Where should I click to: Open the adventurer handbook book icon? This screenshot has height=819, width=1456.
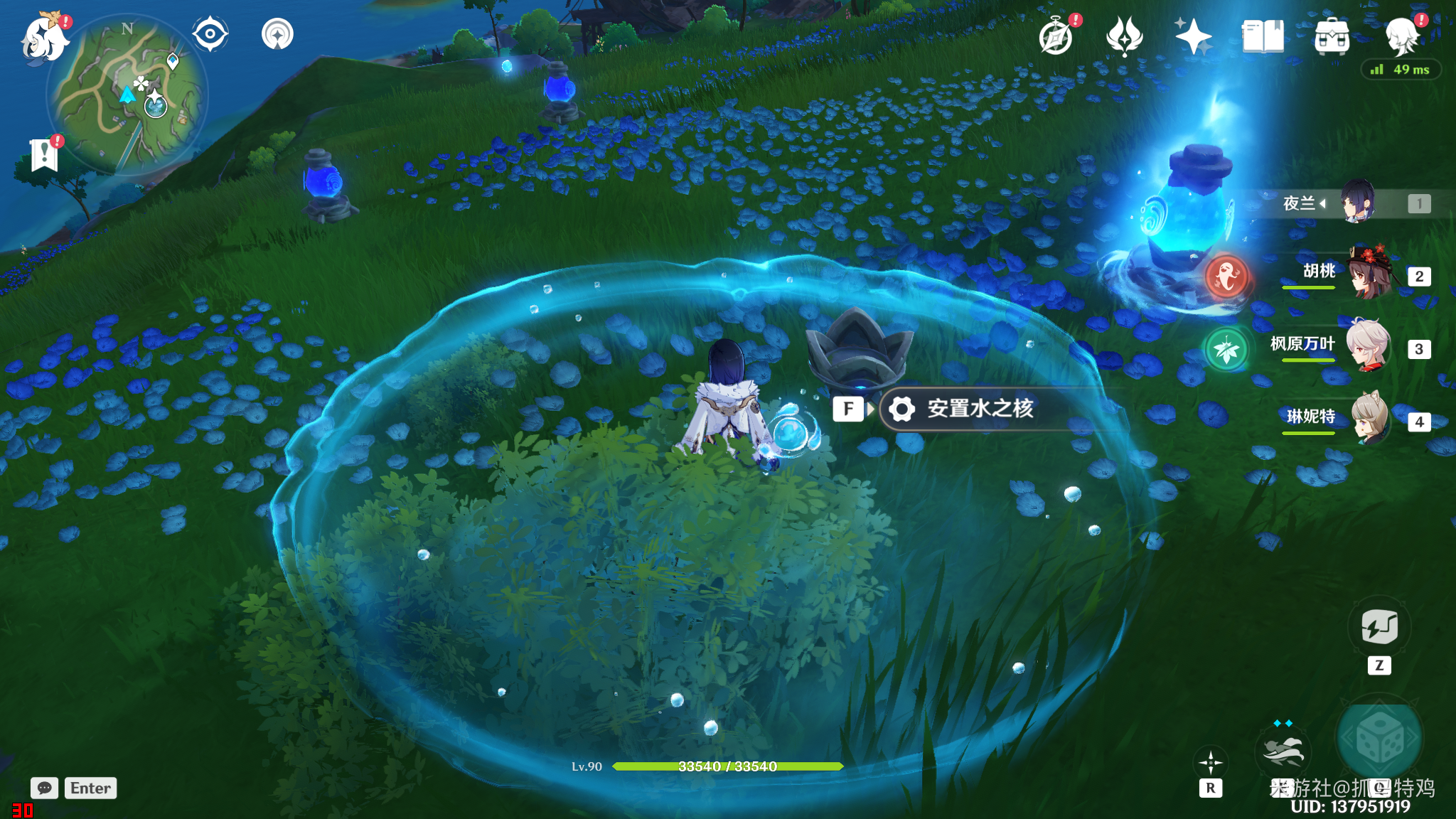tap(1263, 36)
